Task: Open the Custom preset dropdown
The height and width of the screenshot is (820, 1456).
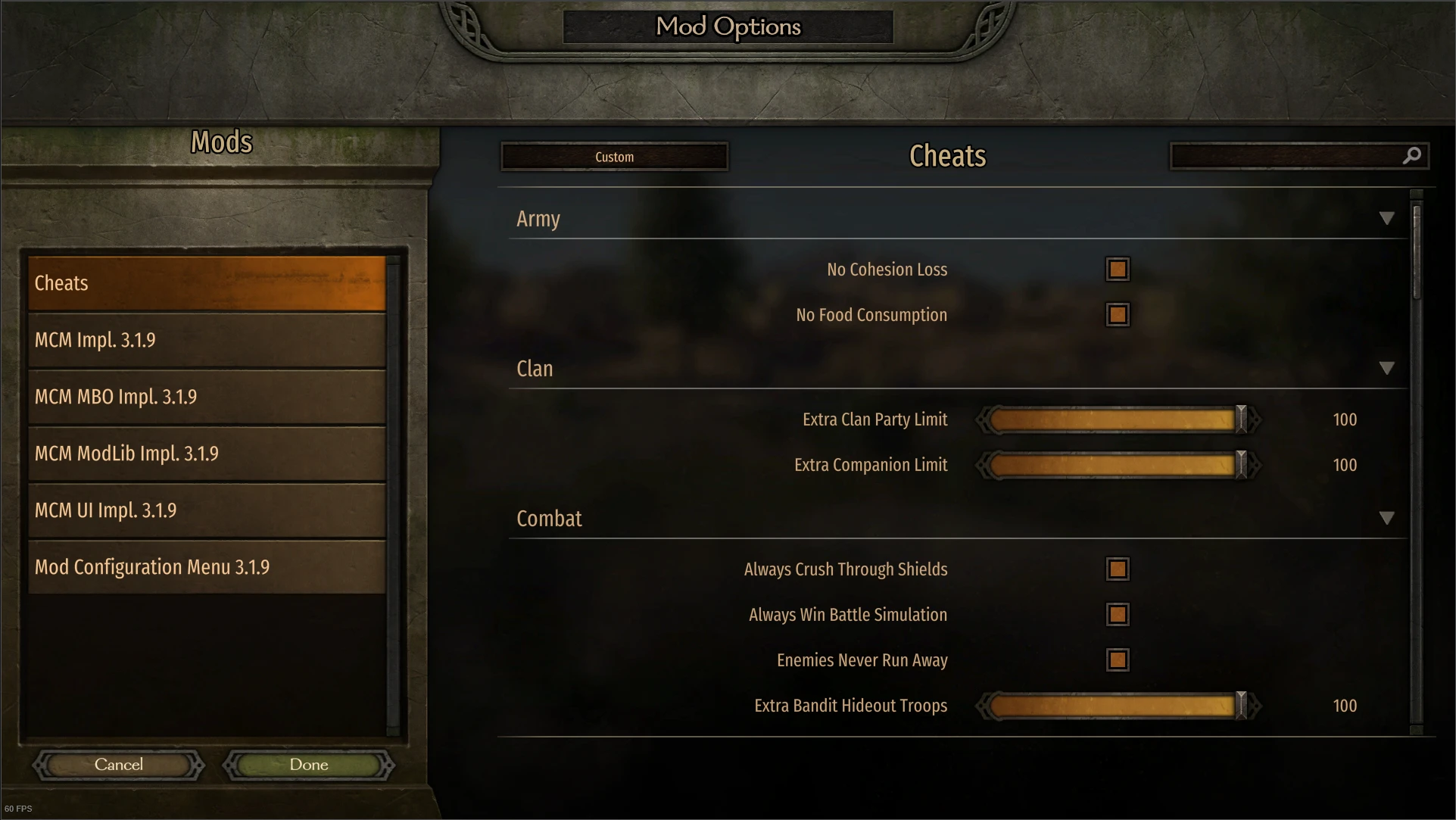Action: (x=614, y=157)
